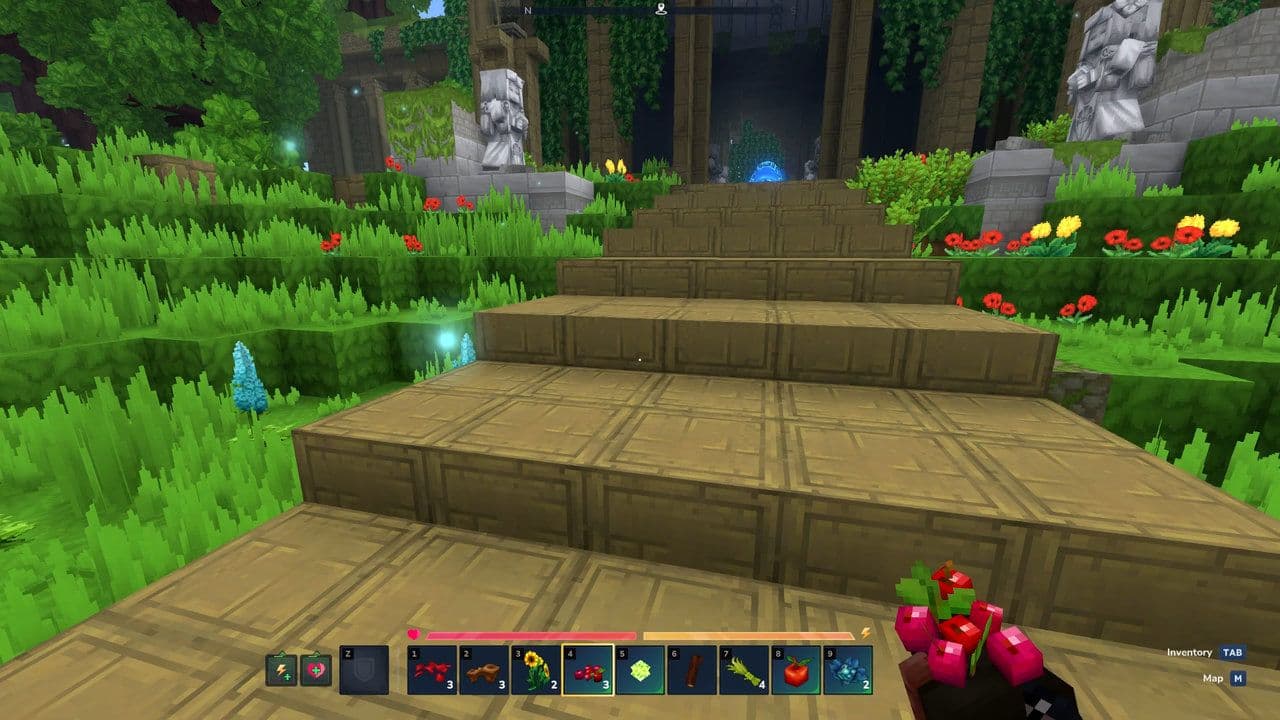Click the location marker on the compass bar
The image size is (1280, 720).
661,10
